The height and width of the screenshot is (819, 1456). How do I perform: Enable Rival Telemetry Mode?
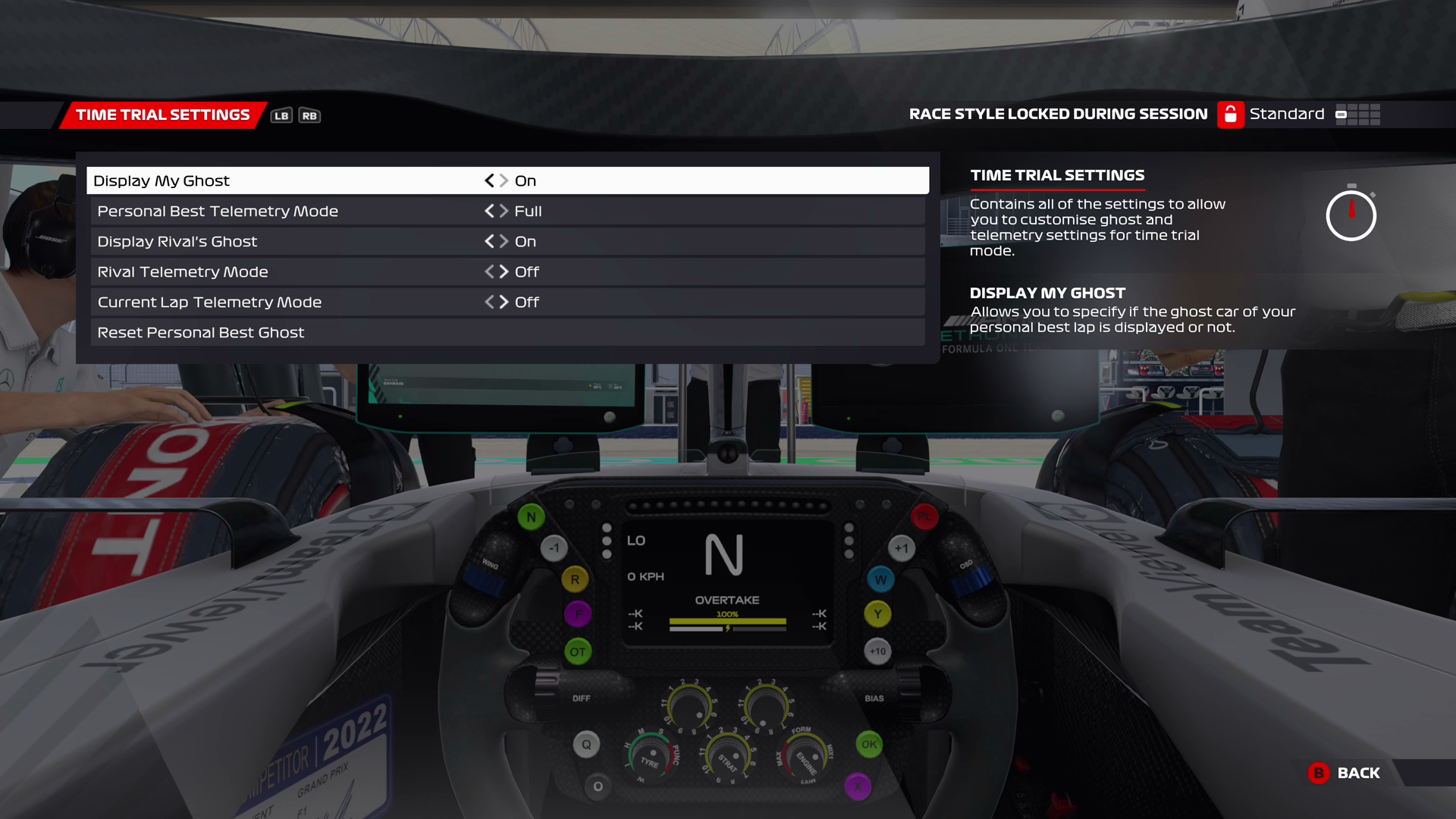point(504,271)
